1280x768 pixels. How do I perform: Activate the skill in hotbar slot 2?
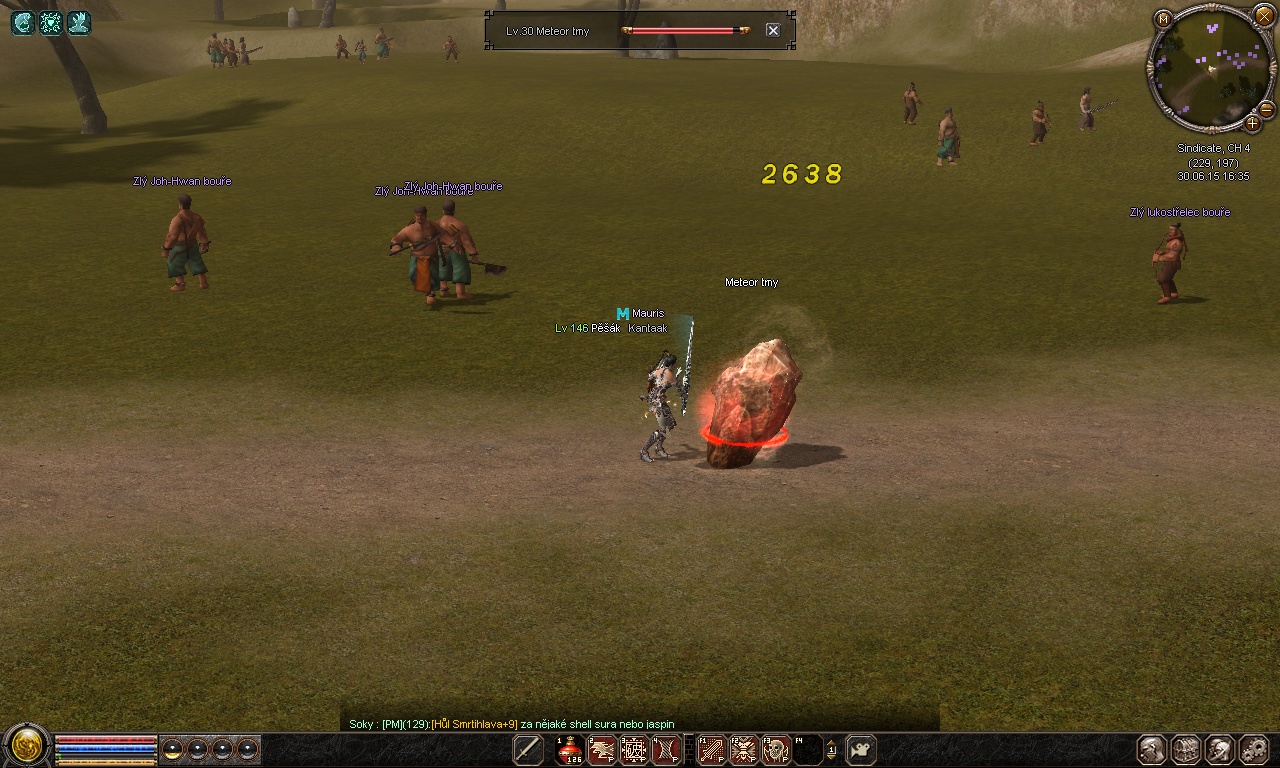click(x=602, y=750)
